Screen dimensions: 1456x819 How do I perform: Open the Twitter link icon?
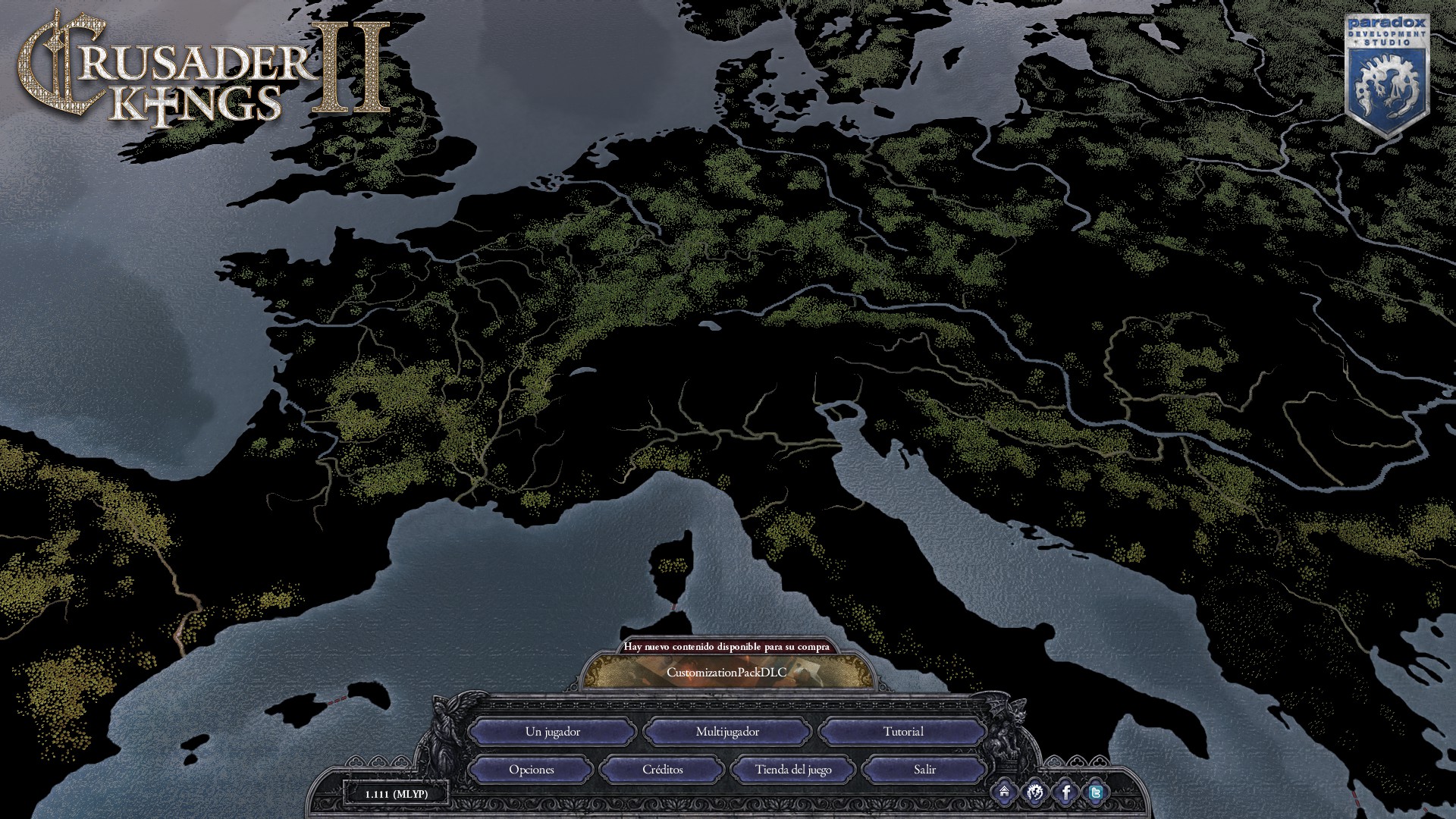pos(1096,793)
